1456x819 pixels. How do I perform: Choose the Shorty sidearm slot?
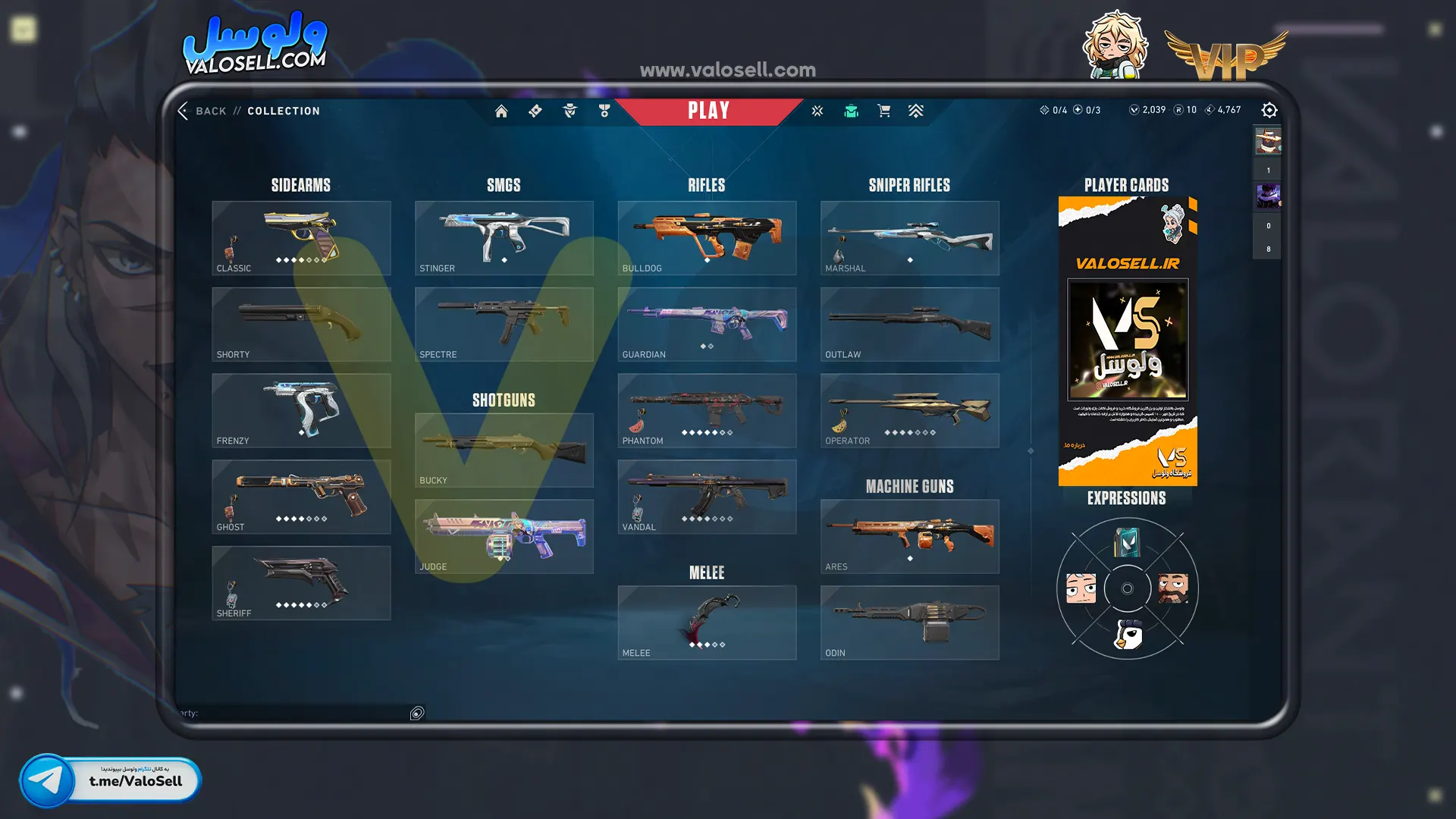pos(301,324)
